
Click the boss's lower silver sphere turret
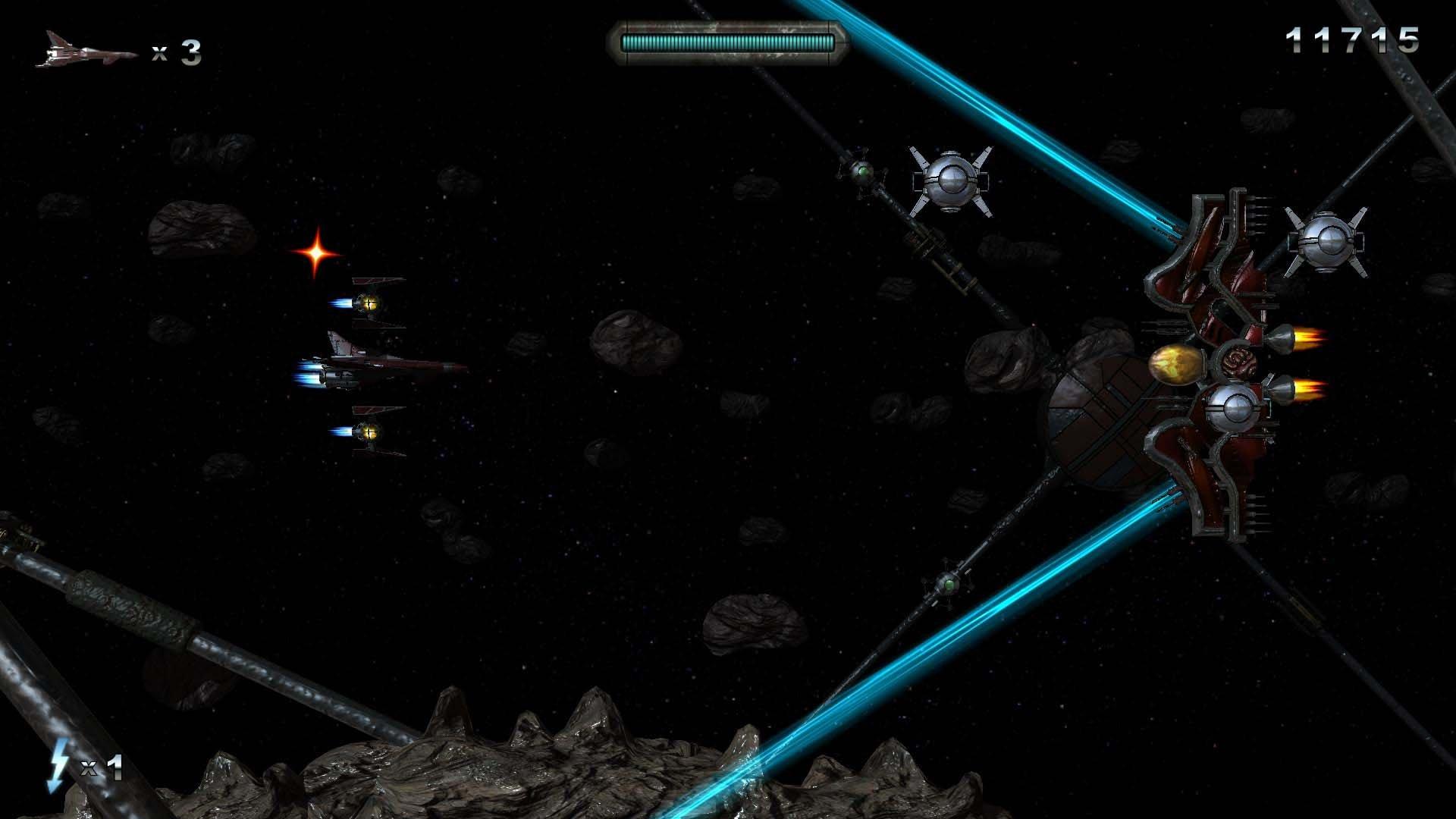click(x=1234, y=409)
